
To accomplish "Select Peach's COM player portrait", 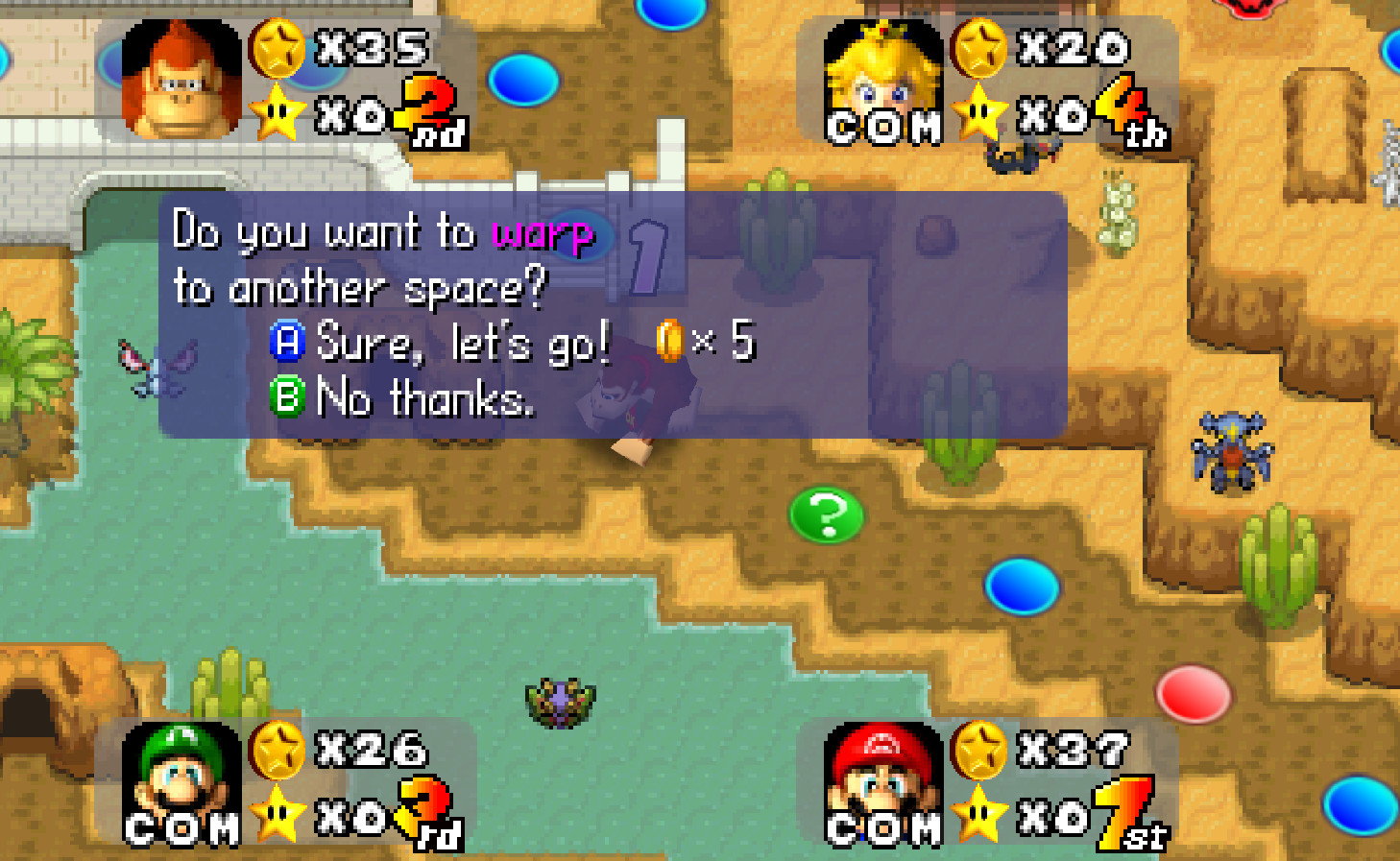I will (x=883, y=83).
